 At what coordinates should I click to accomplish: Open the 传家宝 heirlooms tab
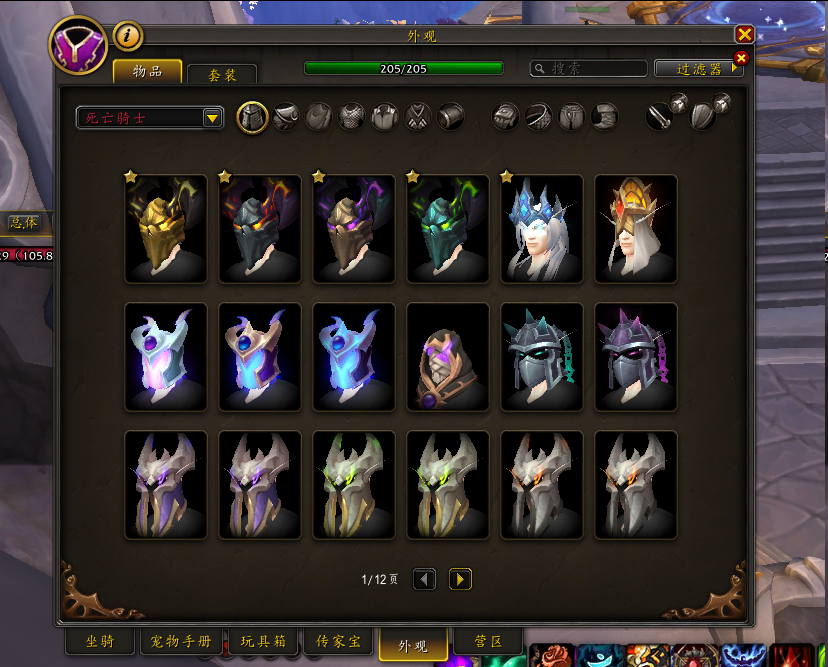coord(338,642)
